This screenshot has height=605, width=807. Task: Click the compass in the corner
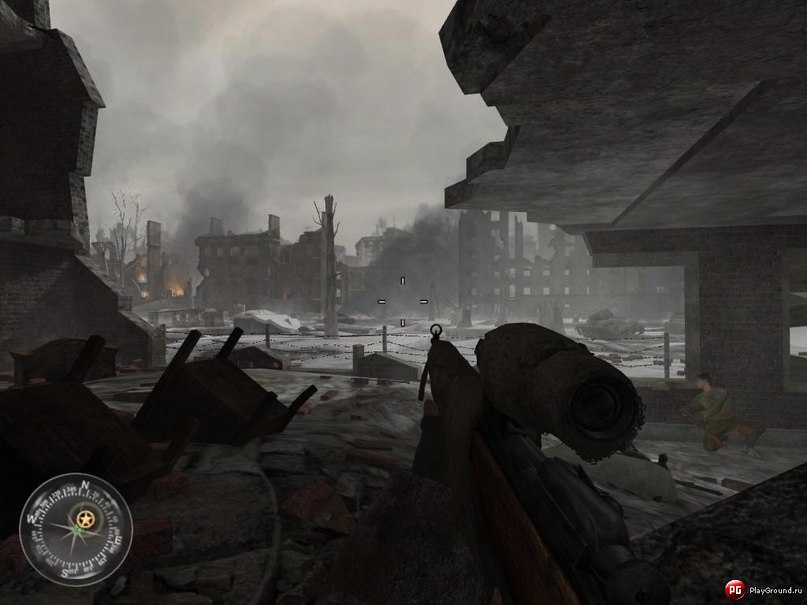[x=75, y=528]
